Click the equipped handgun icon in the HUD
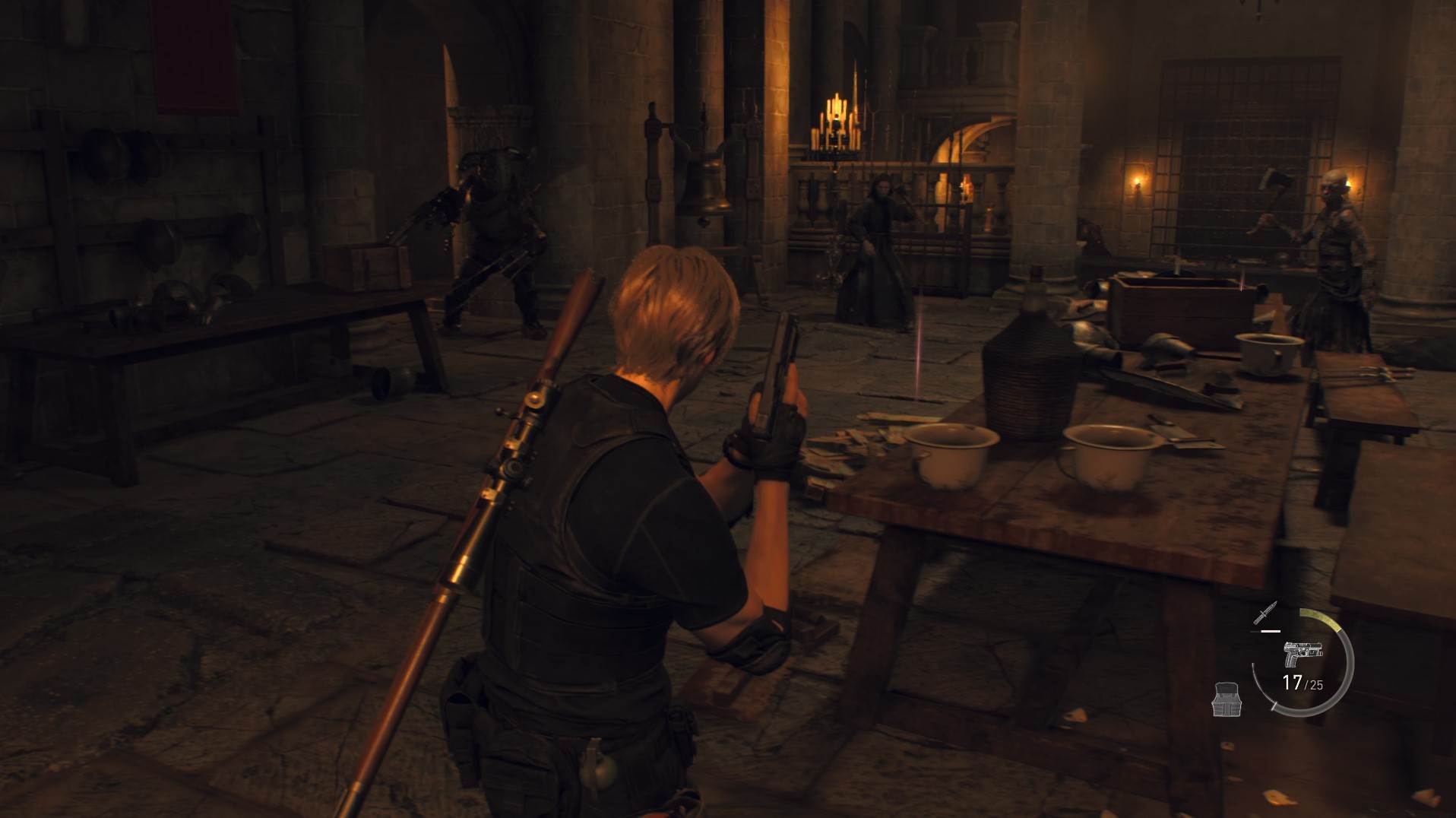The height and width of the screenshot is (818, 1456). [x=1302, y=652]
